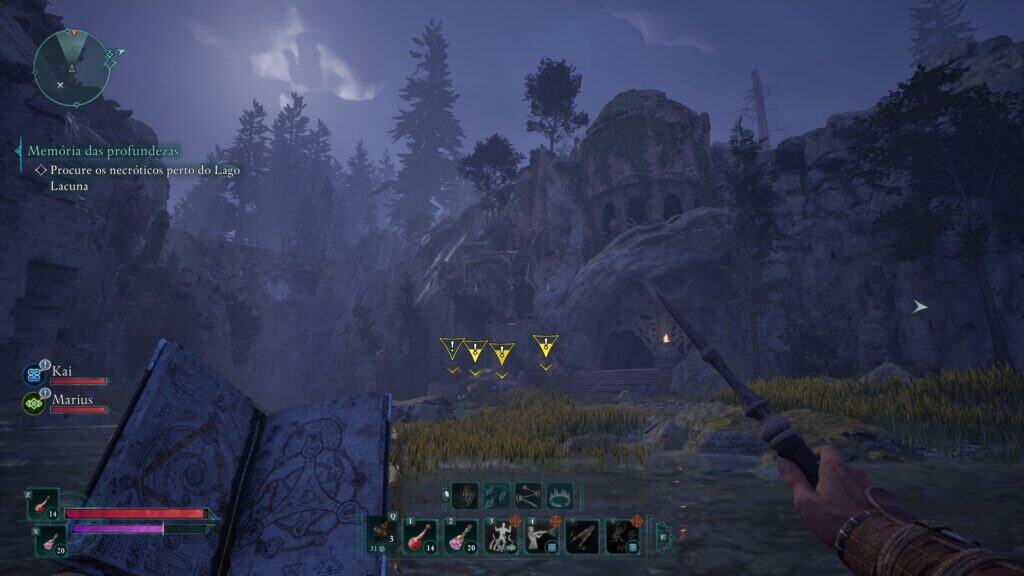Select hotbar slot 2 pink potion
Screen dimensions: 1024x576
click(x=459, y=536)
